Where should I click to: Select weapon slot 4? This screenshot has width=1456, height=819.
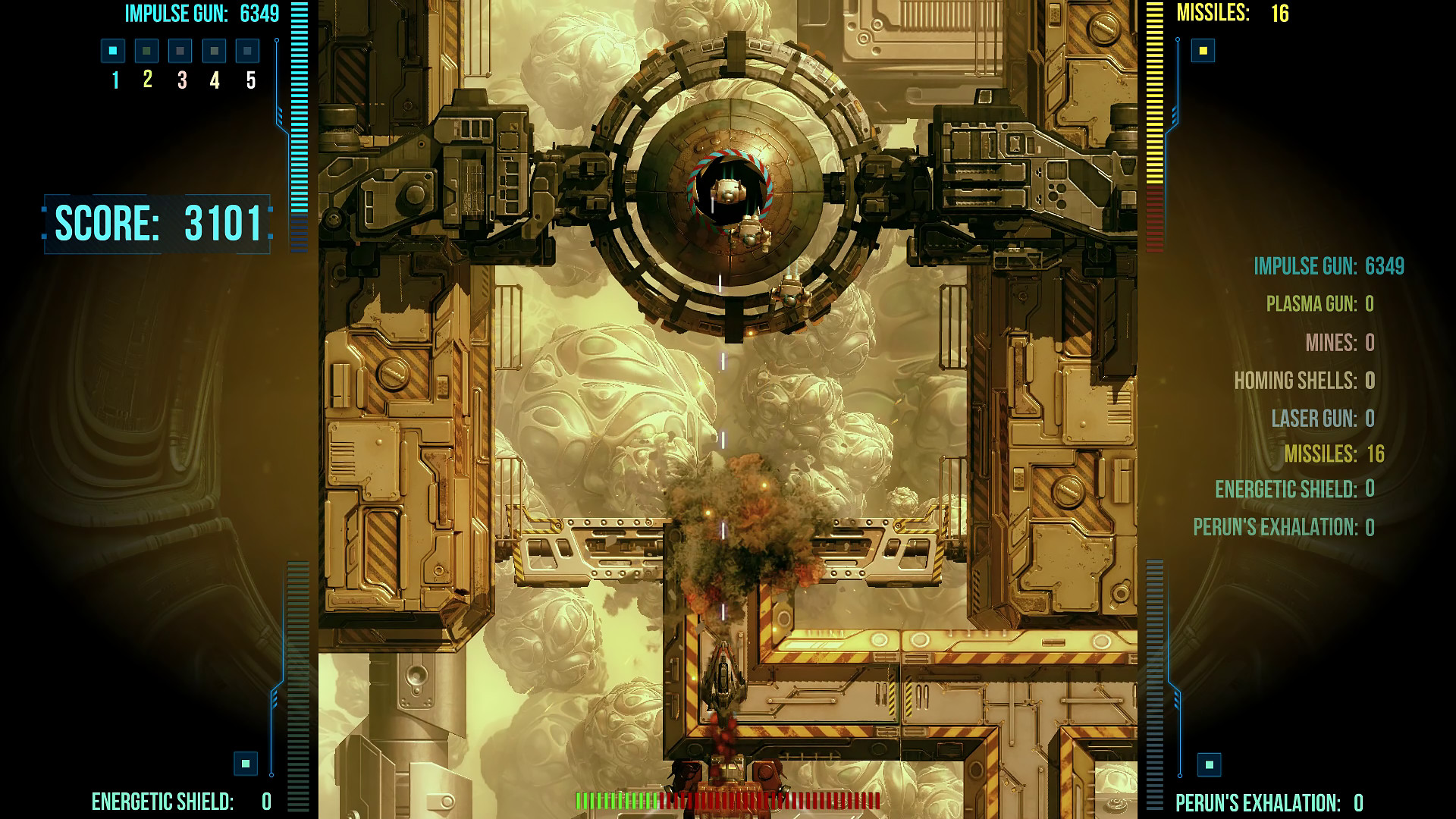pos(212,52)
